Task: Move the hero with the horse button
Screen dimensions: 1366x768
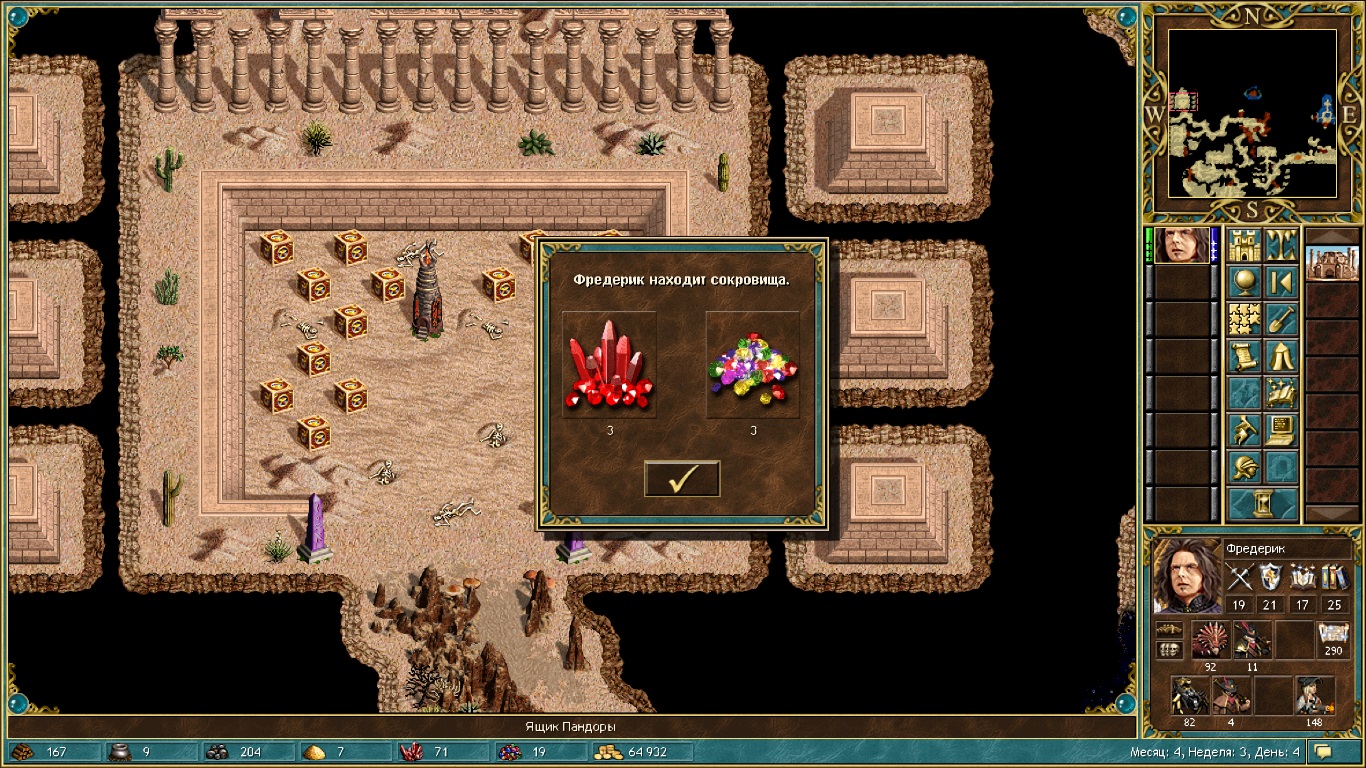Action: point(1245,430)
